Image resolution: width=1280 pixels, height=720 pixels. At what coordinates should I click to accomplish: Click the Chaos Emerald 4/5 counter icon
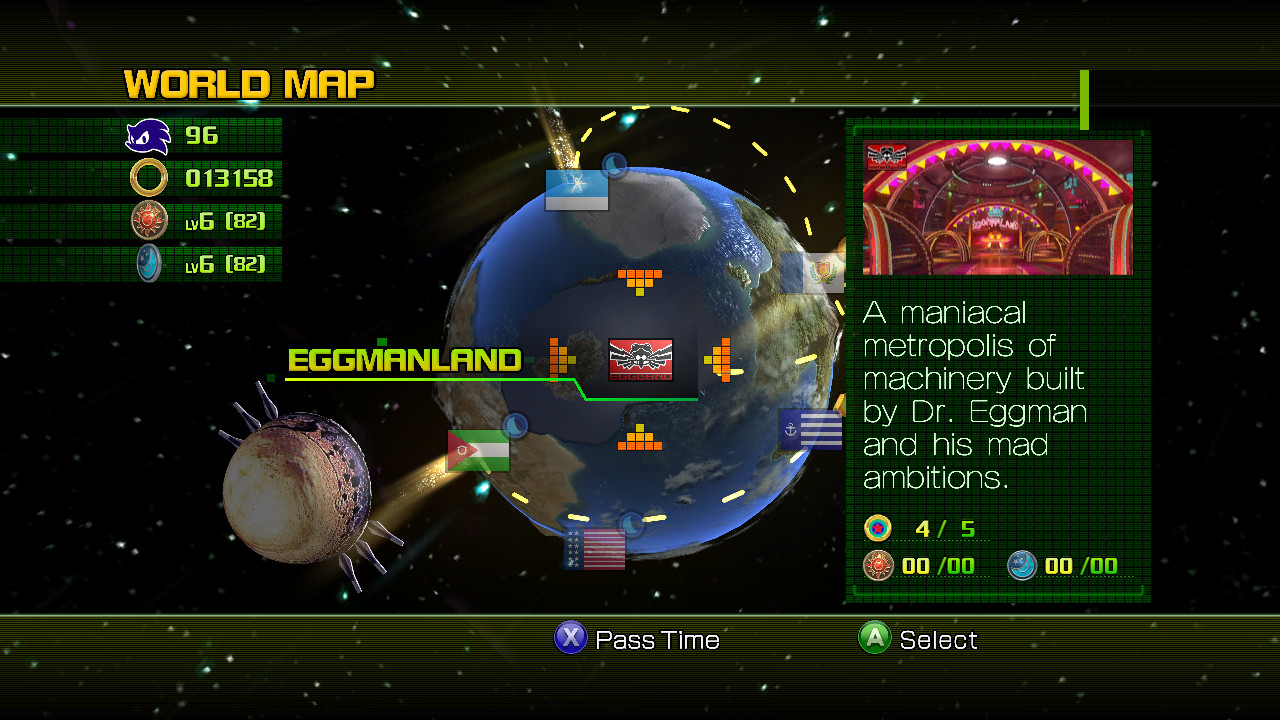(x=878, y=528)
